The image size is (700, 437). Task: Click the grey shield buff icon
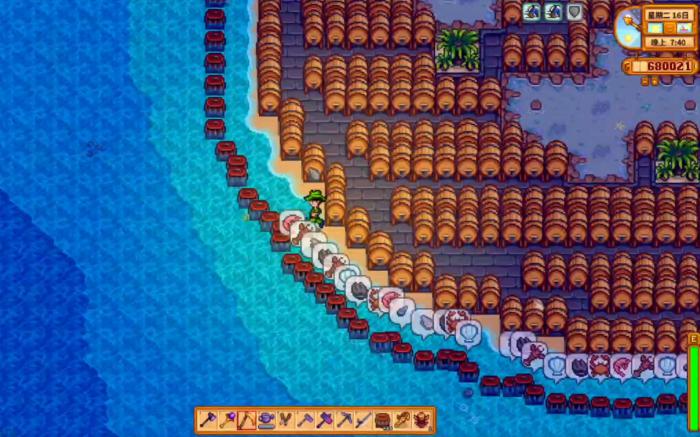click(575, 12)
